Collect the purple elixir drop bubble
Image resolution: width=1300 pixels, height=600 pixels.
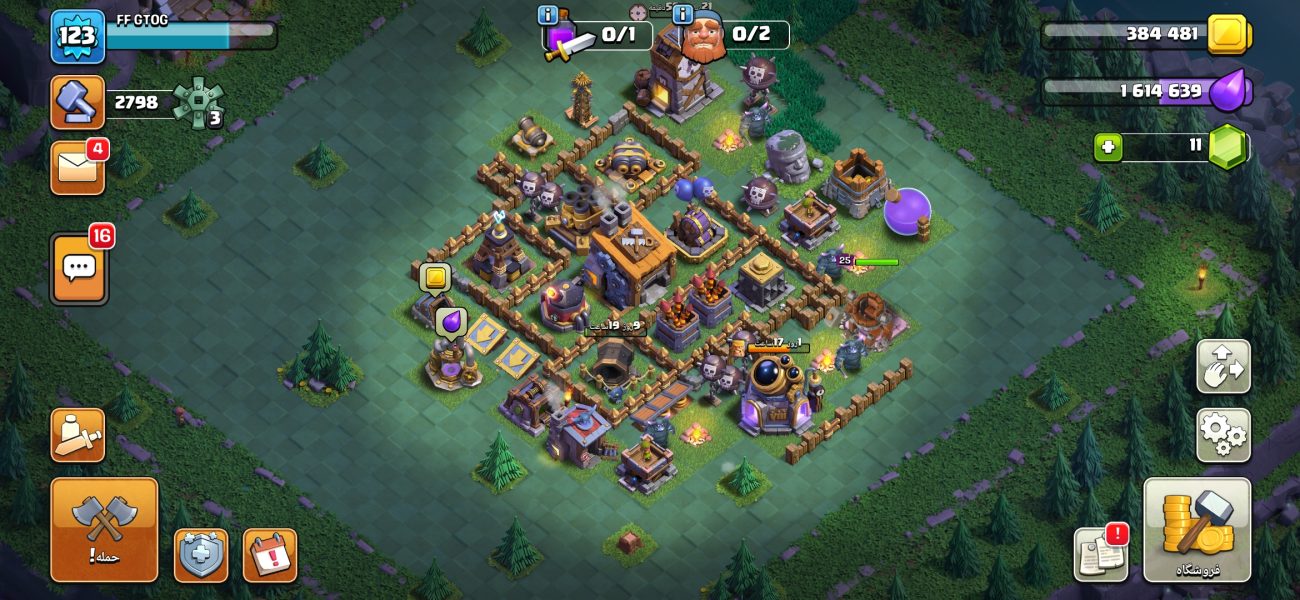451,321
